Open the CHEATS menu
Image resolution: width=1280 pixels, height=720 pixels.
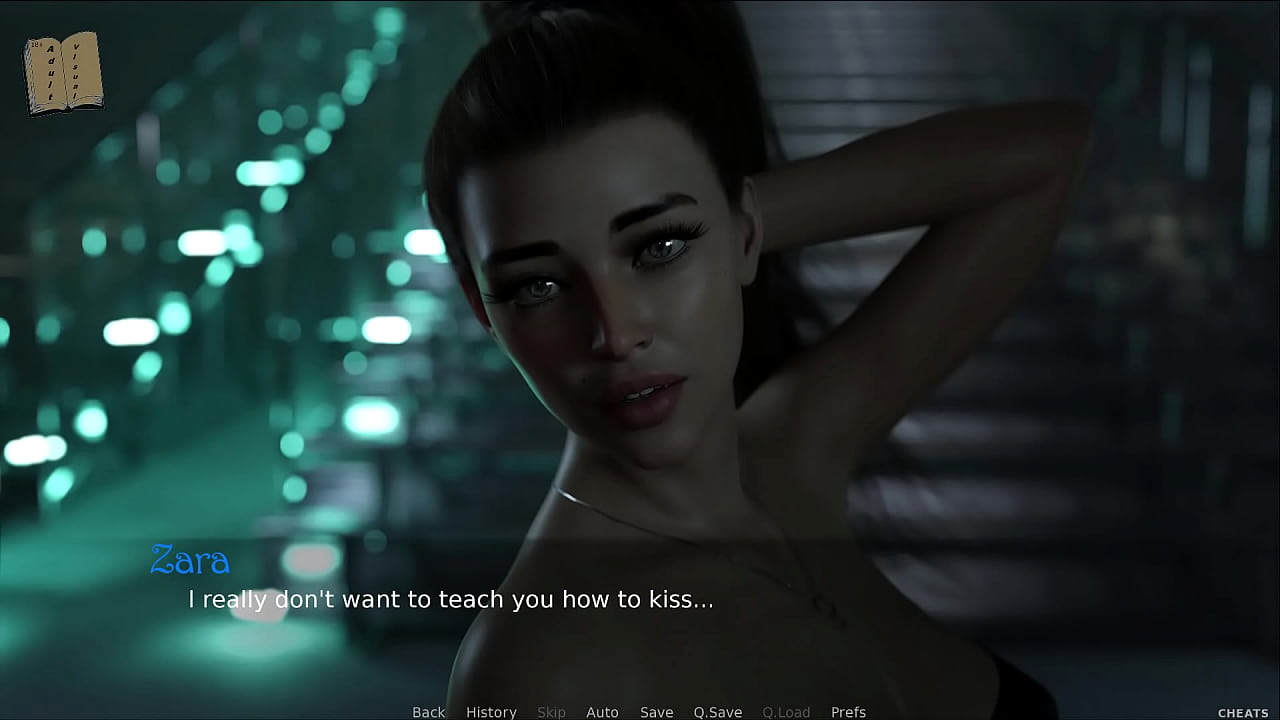1243,713
